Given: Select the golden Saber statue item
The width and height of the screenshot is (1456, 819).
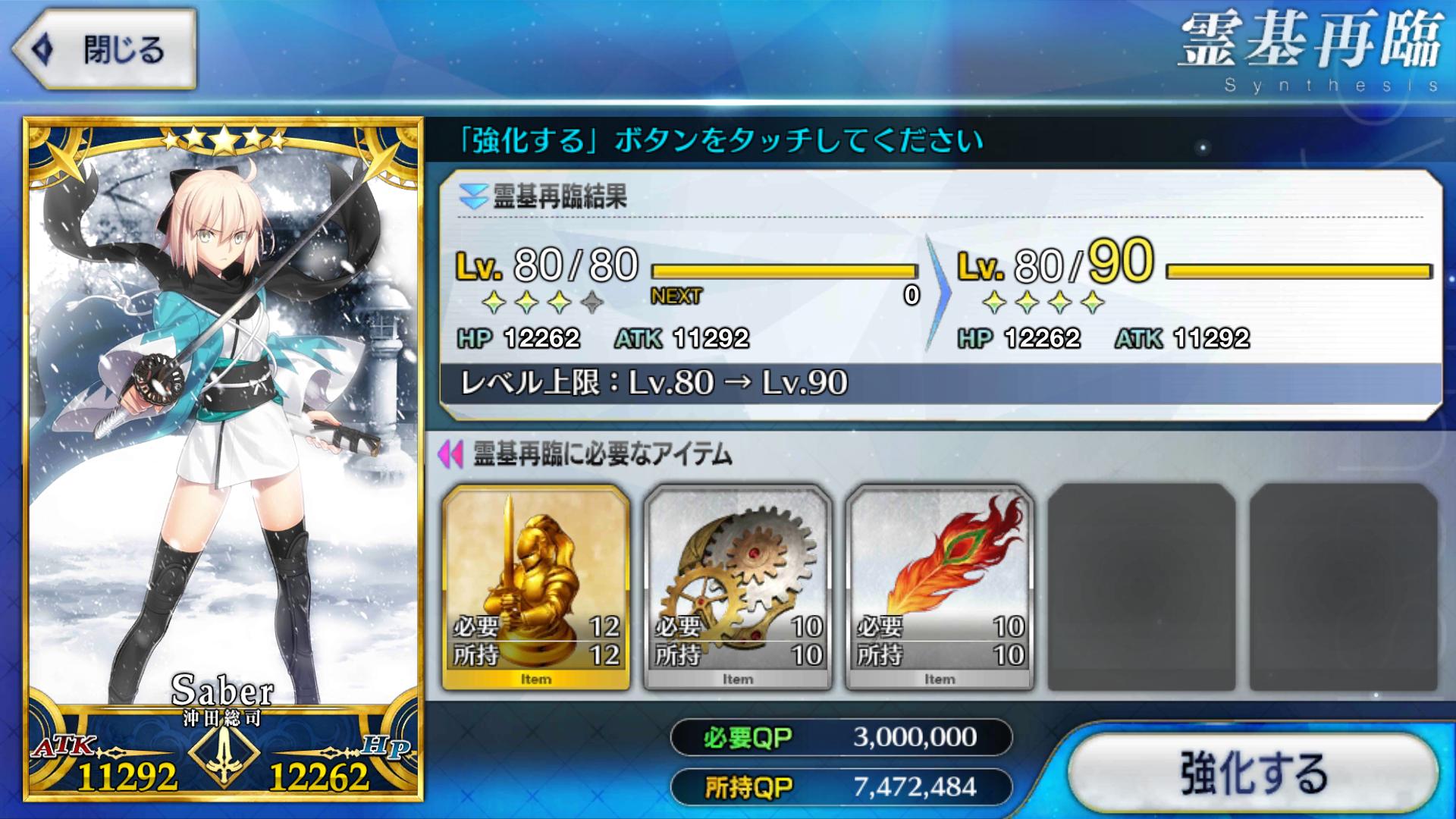Looking at the screenshot, I should tap(536, 588).
